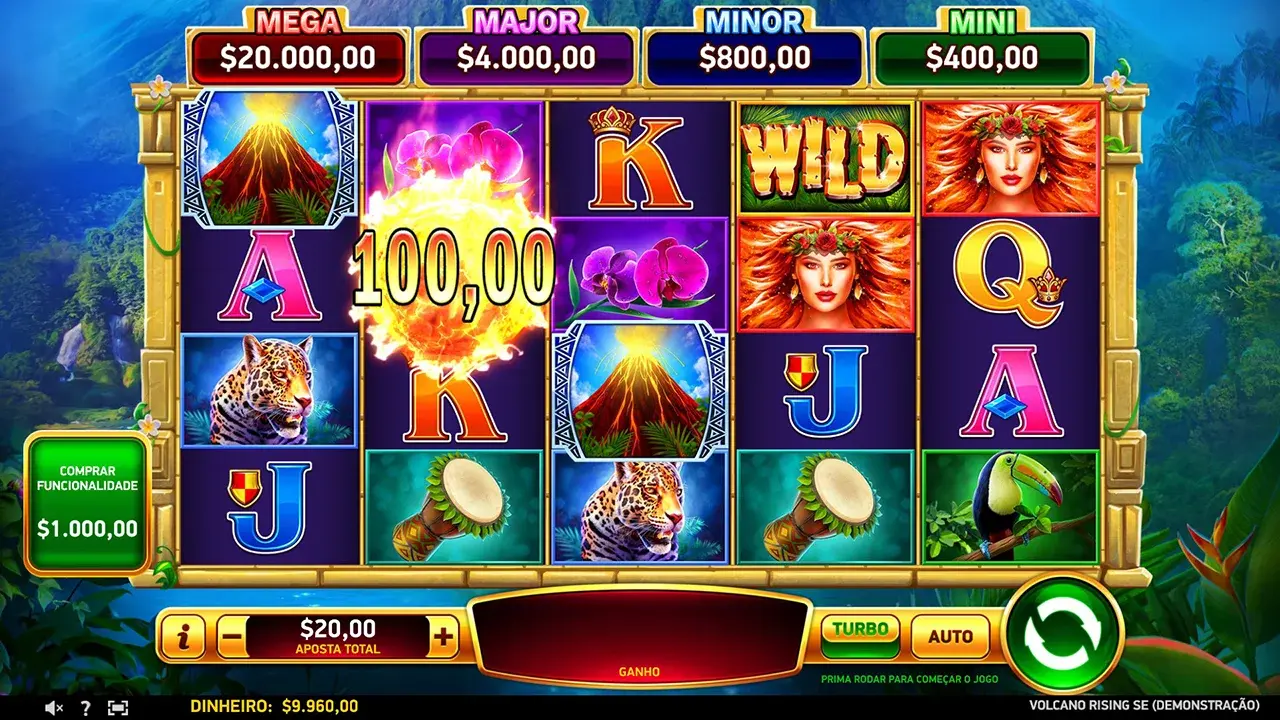Open the game info paytable
Image resolution: width=1280 pixels, height=720 pixels.
click(183, 636)
